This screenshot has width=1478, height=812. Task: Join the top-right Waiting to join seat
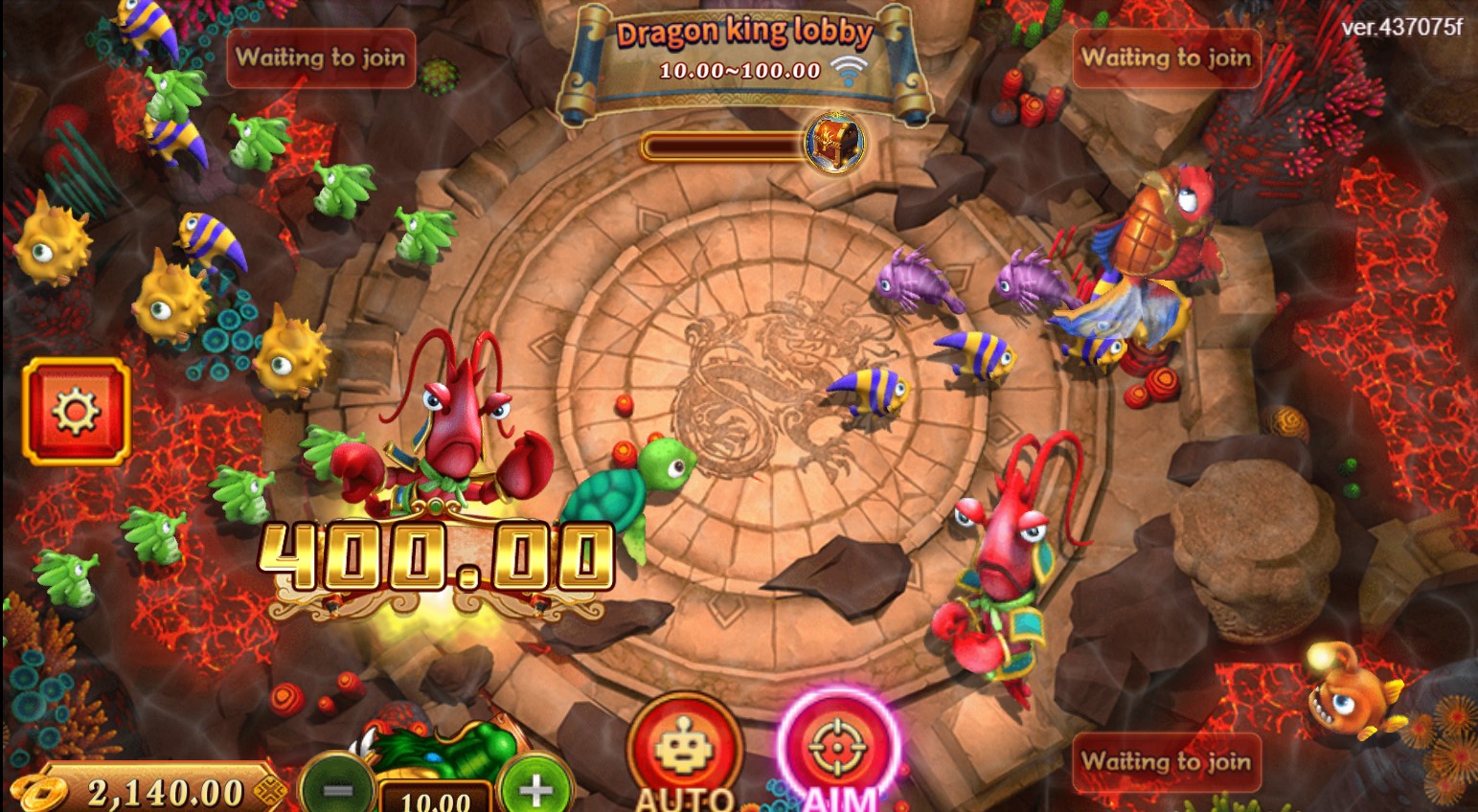tap(1166, 59)
